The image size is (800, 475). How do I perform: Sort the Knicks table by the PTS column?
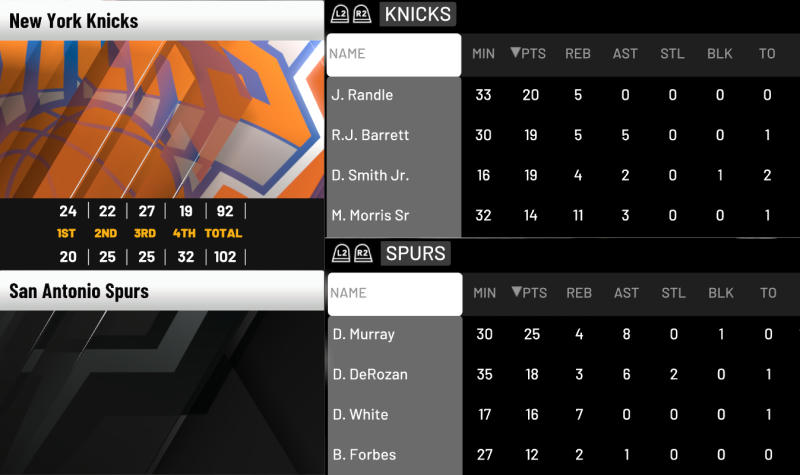529,54
